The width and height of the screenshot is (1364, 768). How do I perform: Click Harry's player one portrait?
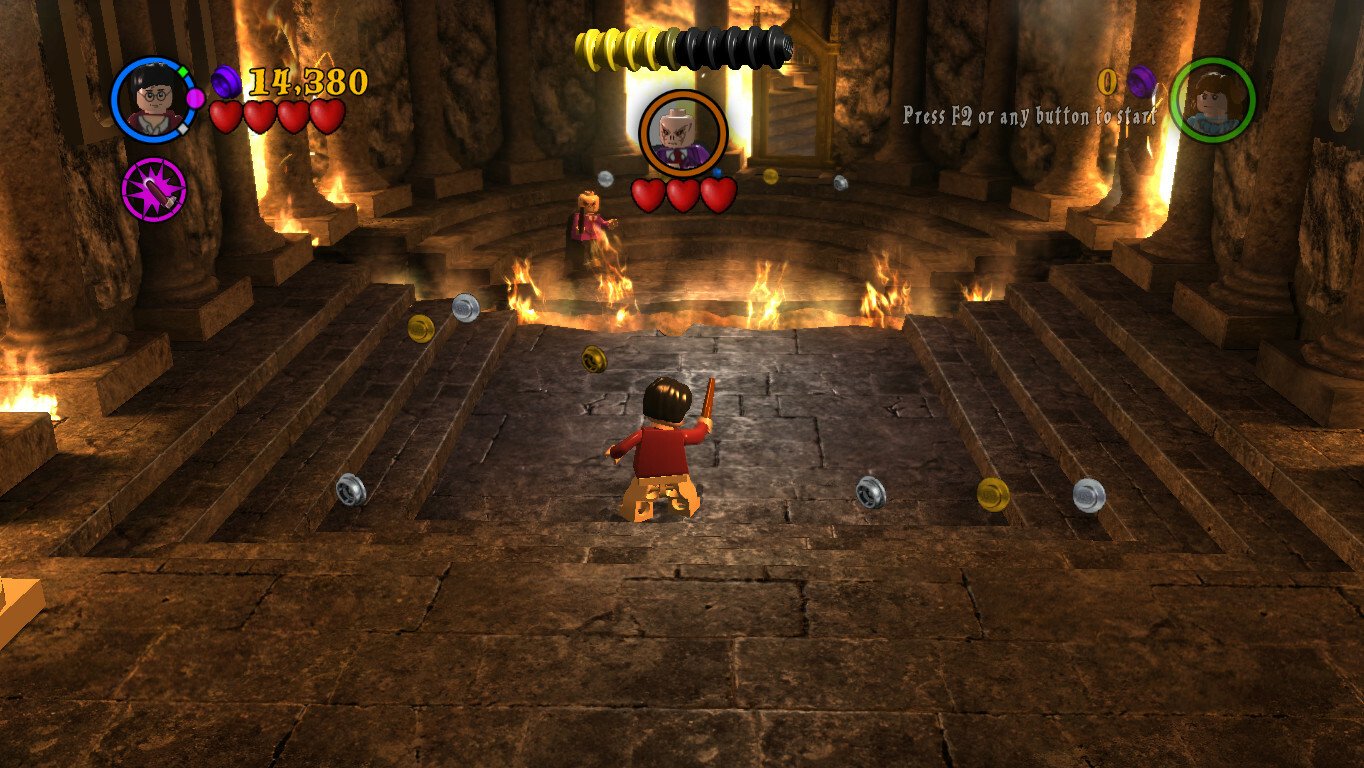point(153,99)
